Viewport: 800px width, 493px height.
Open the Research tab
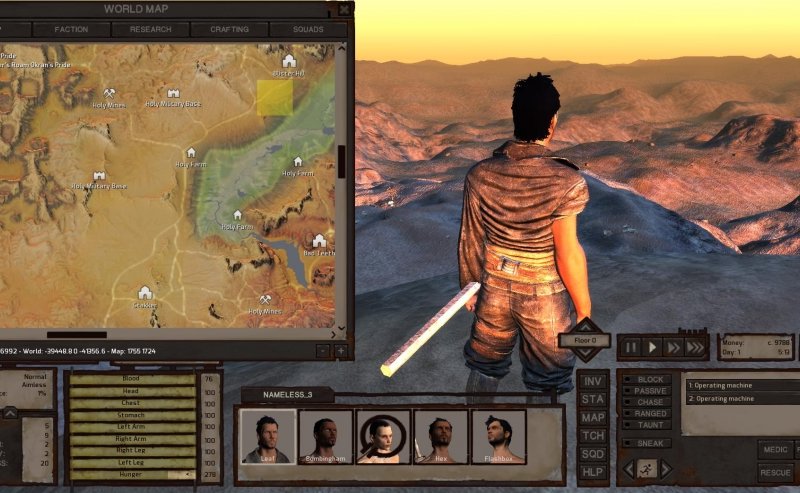pos(150,30)
